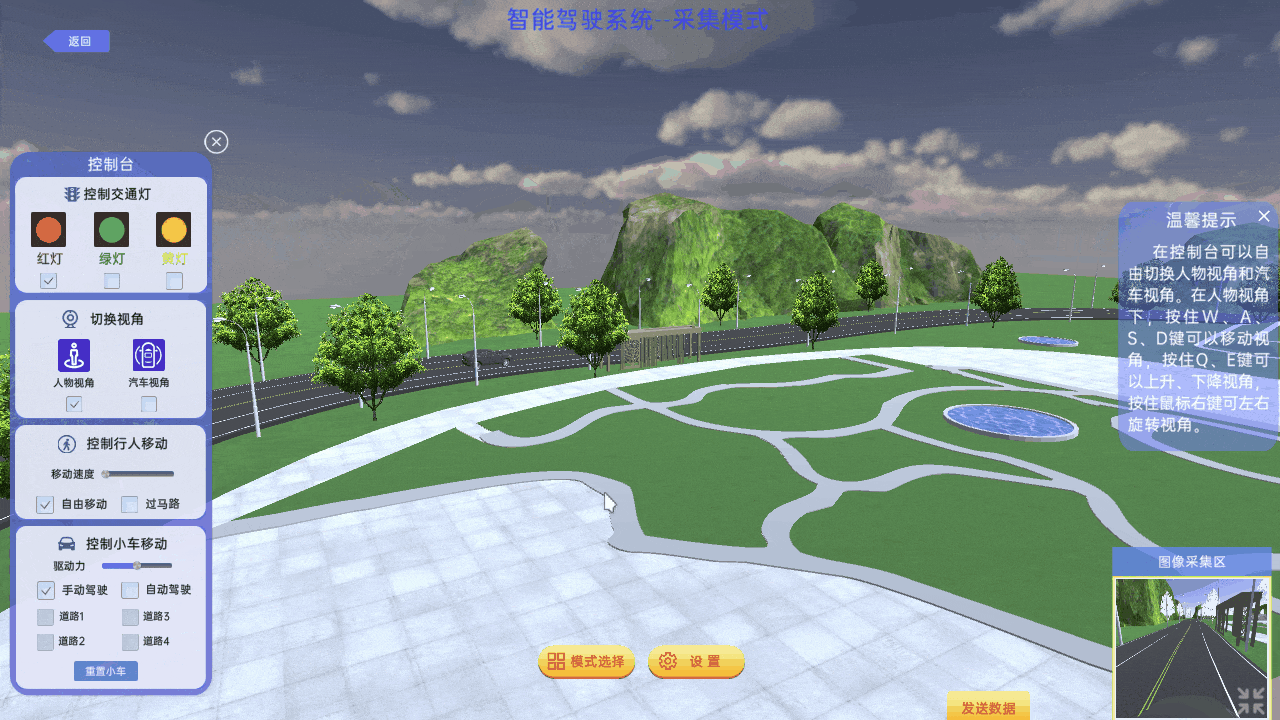The width and height of the screenshot is (1280, 720).
Task: Open the 设置 settings button
Action: (696, 662)
